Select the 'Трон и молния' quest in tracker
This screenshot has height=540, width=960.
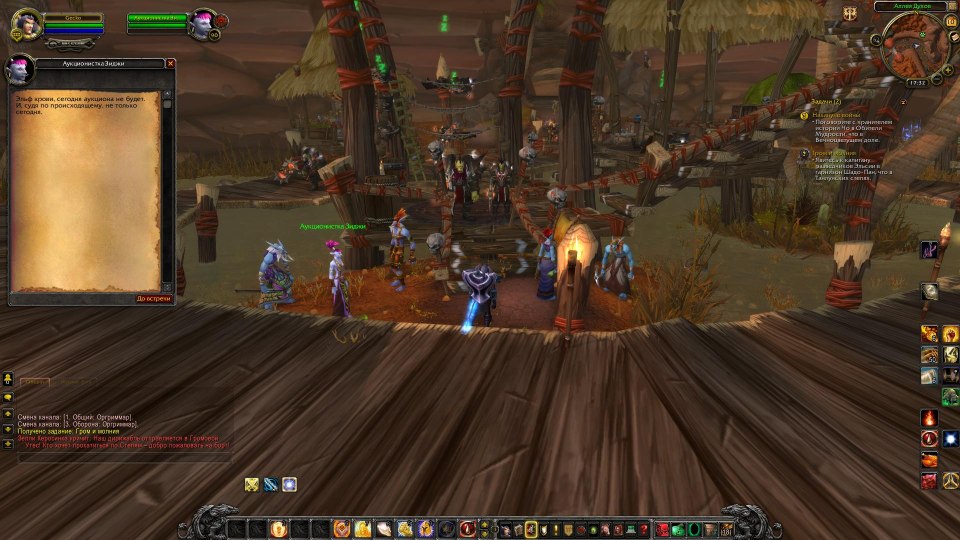tap(832, 153)
